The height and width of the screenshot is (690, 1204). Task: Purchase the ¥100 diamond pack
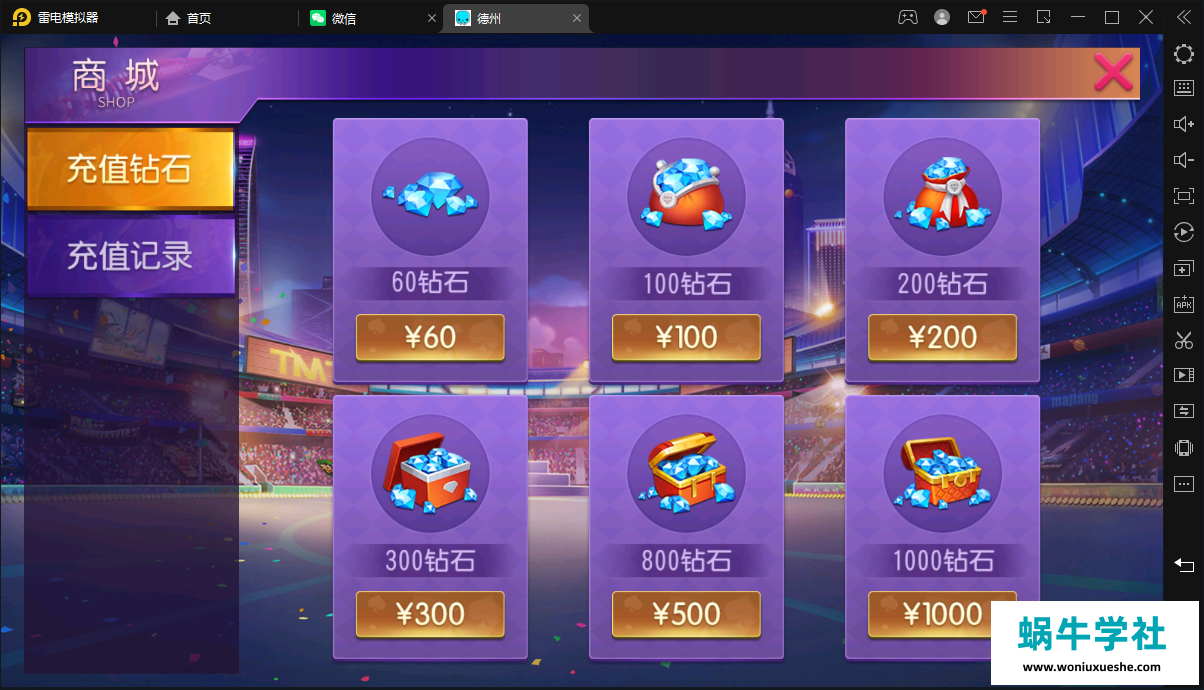686,338
